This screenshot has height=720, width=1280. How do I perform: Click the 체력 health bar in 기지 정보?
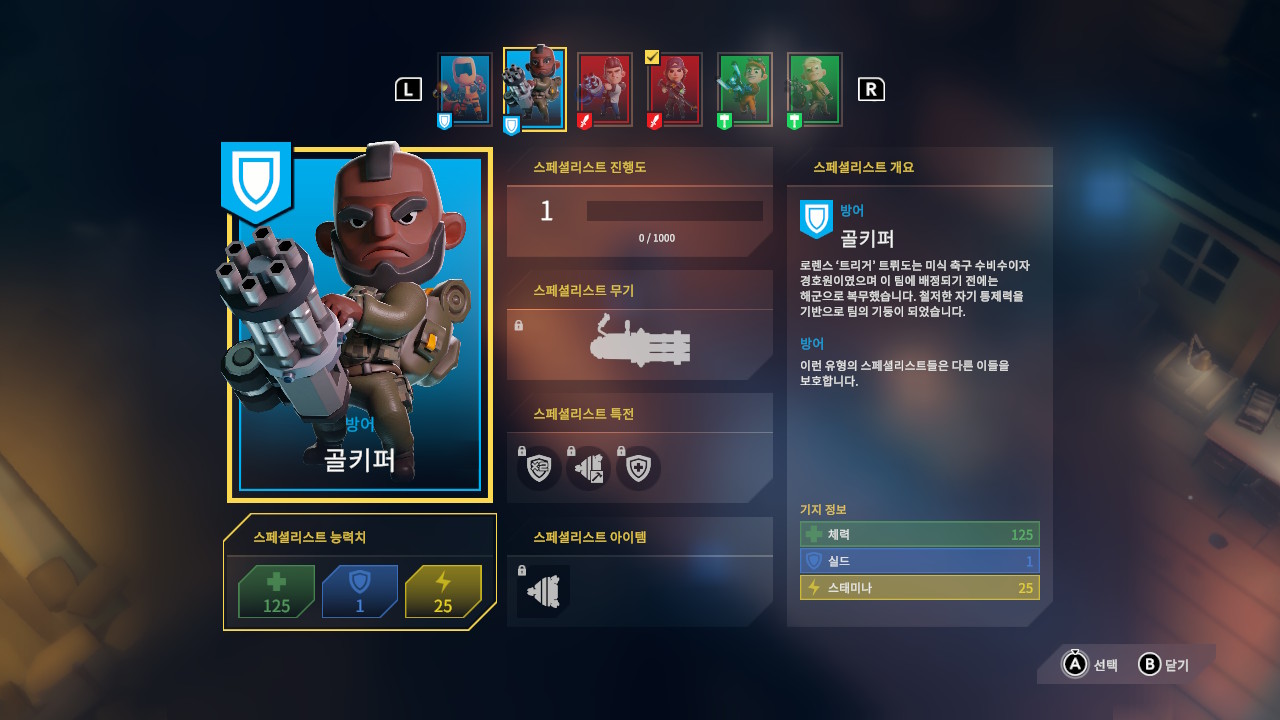918,534
